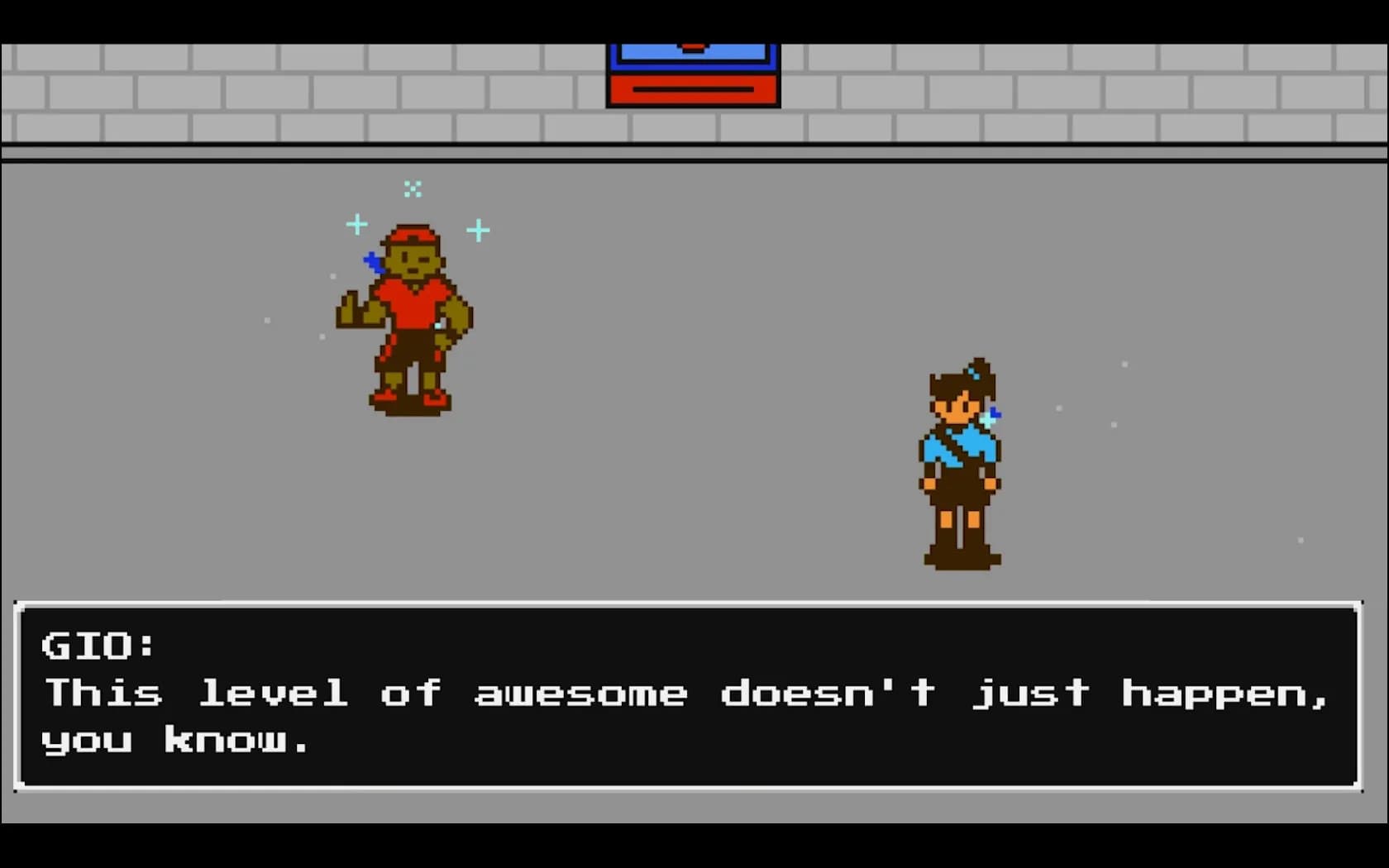Click the word awesome in the dialogue
This screenshot has width=1389, height=868.
click(x=580, y=694)
